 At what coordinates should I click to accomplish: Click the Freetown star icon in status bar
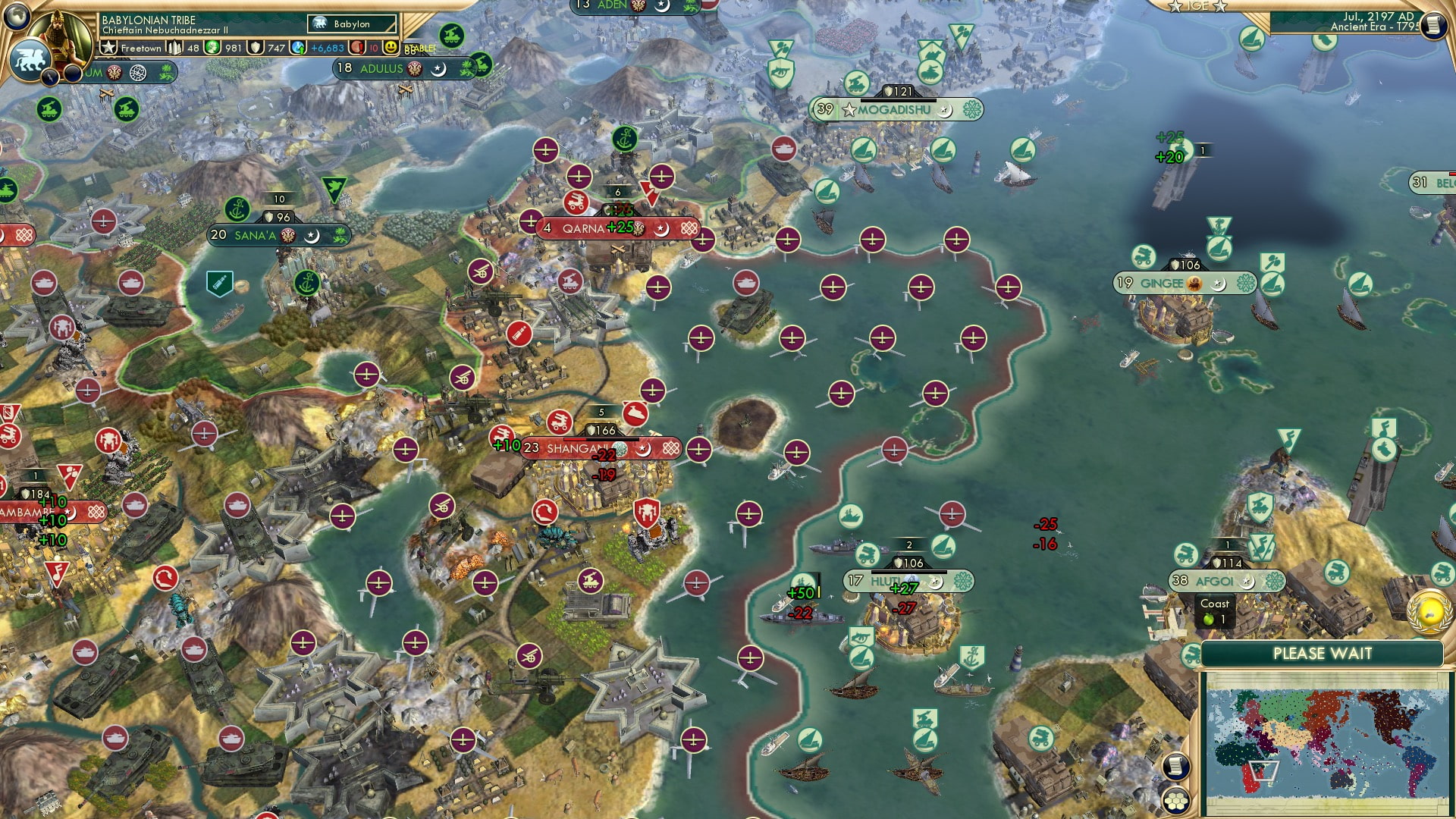click(108, 48)
